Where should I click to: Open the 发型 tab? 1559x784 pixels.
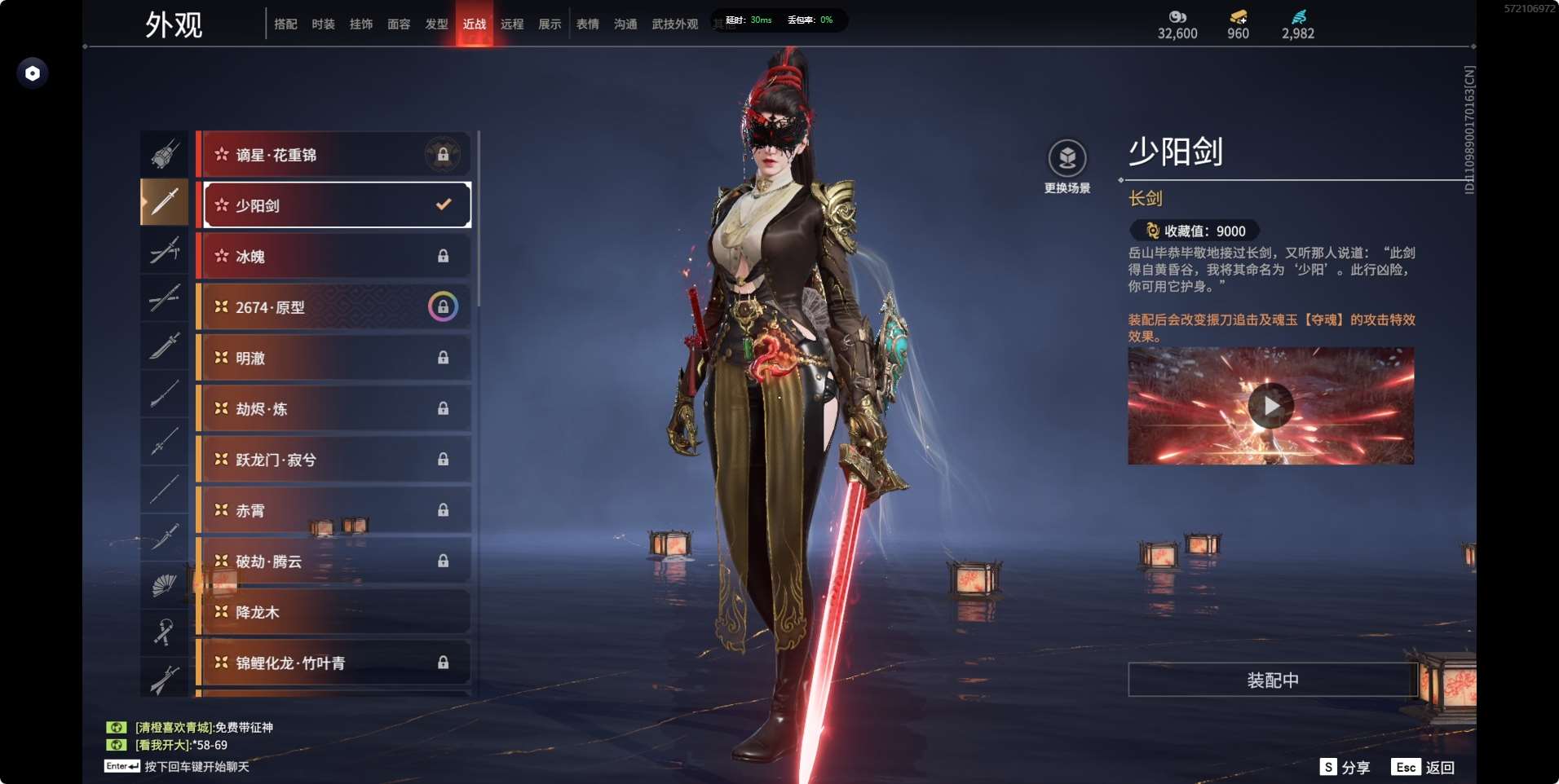436,24
